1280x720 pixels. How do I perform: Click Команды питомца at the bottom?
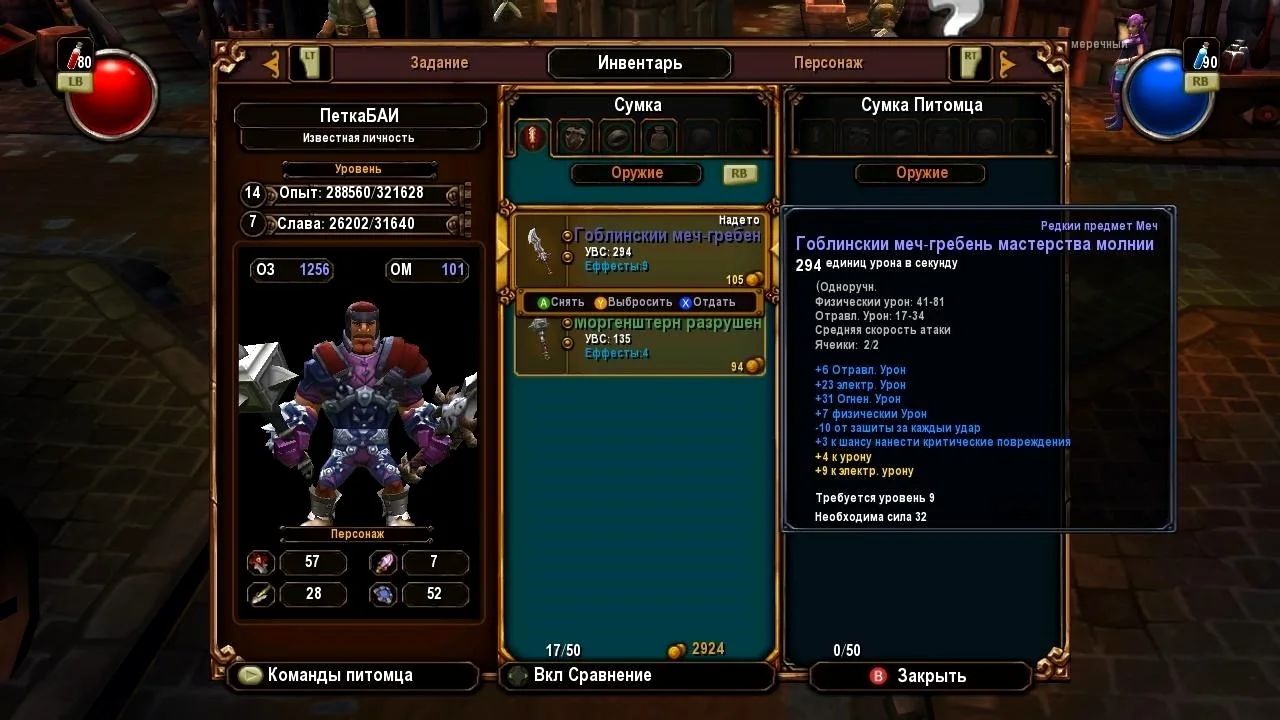(x=340, y=675)
